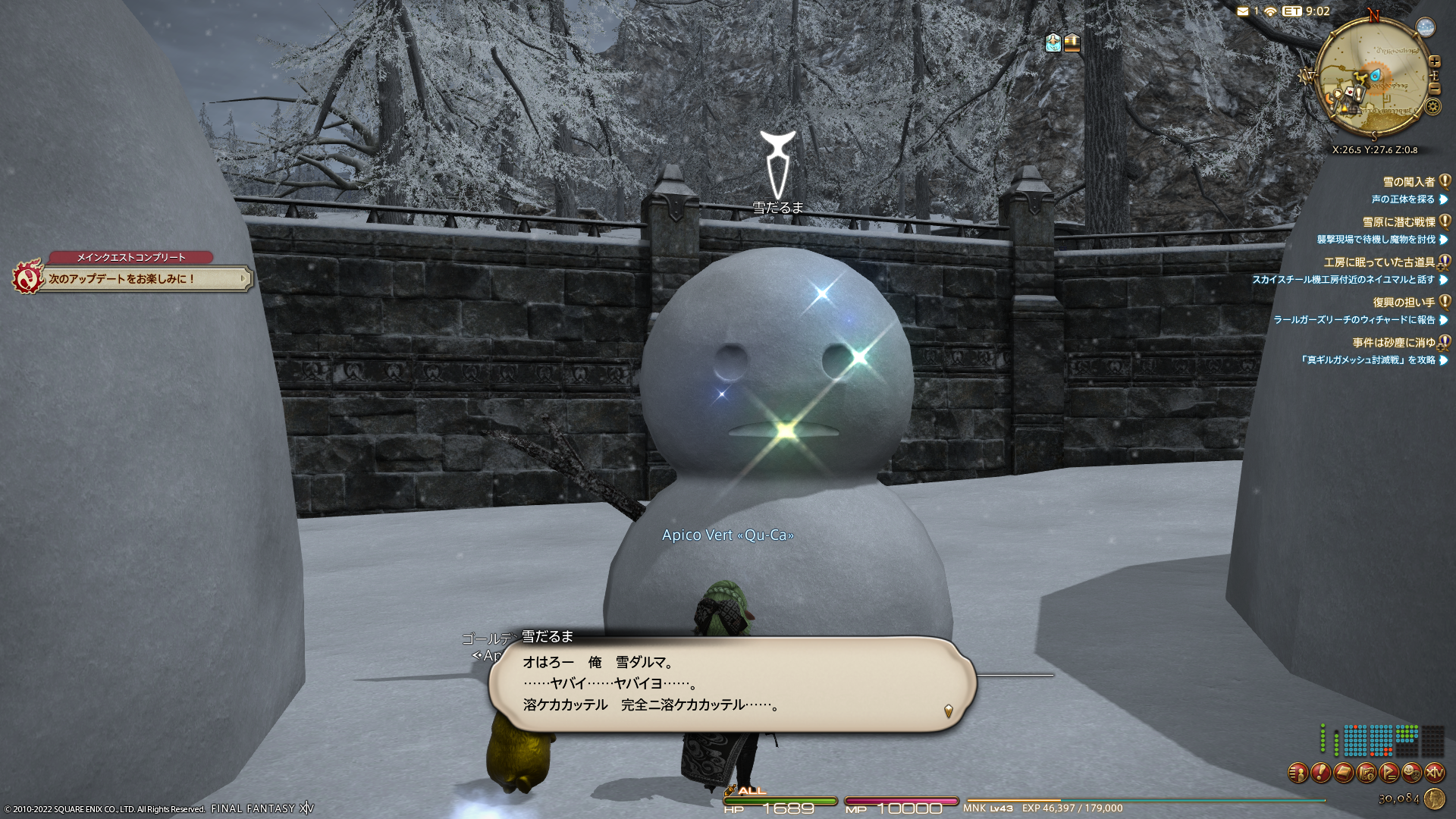Image resolution: width=1456 pixels, height=819 pixels.
Task: Open the Duty exclamation menu icon
Action: tap(1320, 773)
